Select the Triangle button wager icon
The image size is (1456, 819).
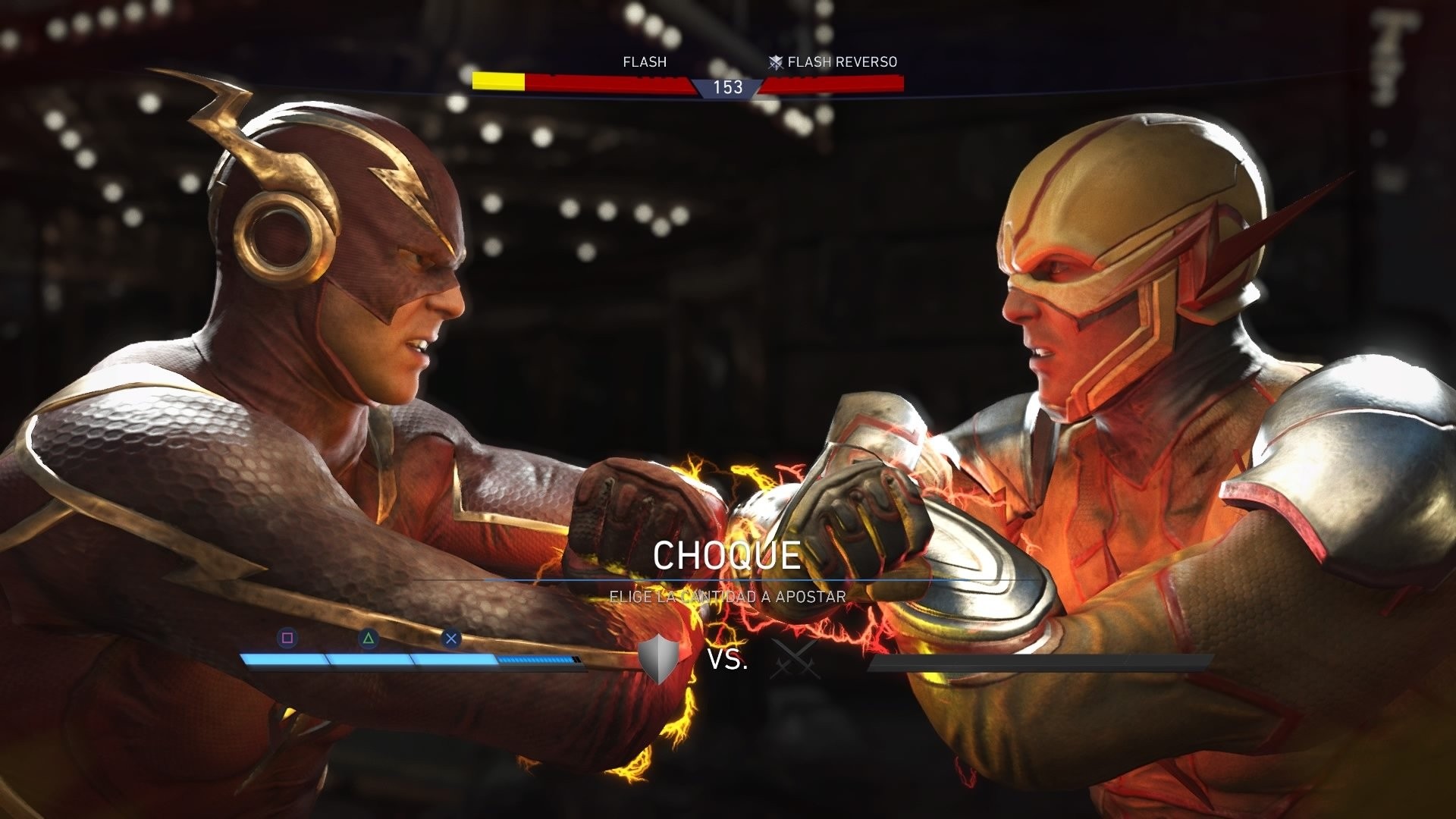click(x=369, y=638)
